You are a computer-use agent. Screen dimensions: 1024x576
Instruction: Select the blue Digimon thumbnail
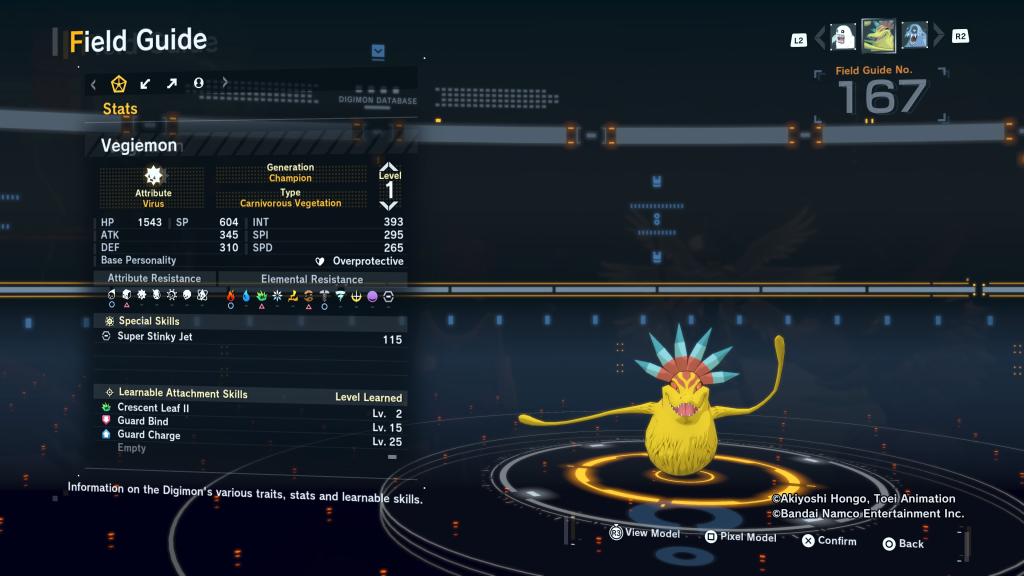[915, 37]
